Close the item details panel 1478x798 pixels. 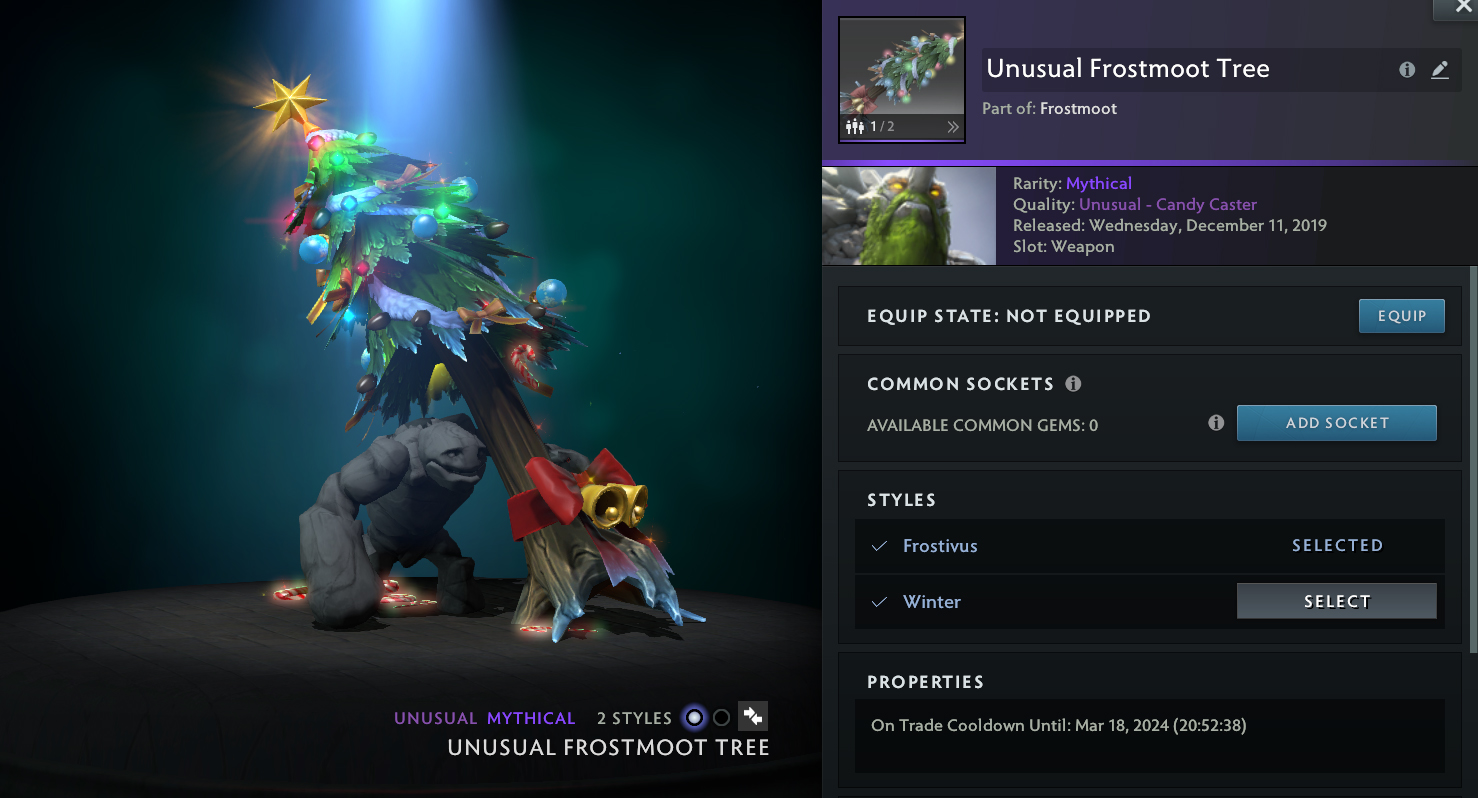click(1454, 8)
